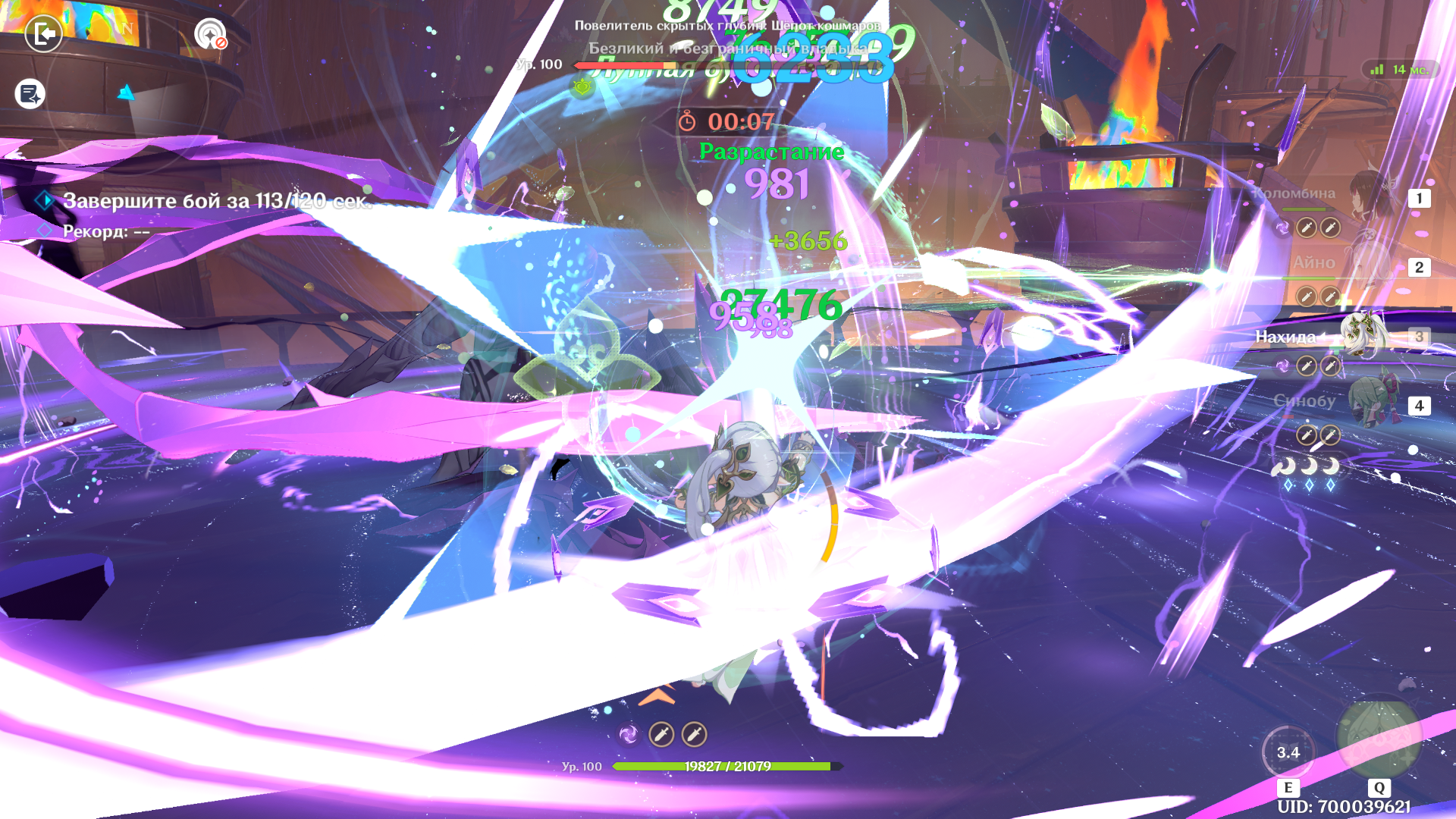Trigger Nahida's elemental burst icon
Viewport: 1456px width, 819px height.
point(1379,739)
